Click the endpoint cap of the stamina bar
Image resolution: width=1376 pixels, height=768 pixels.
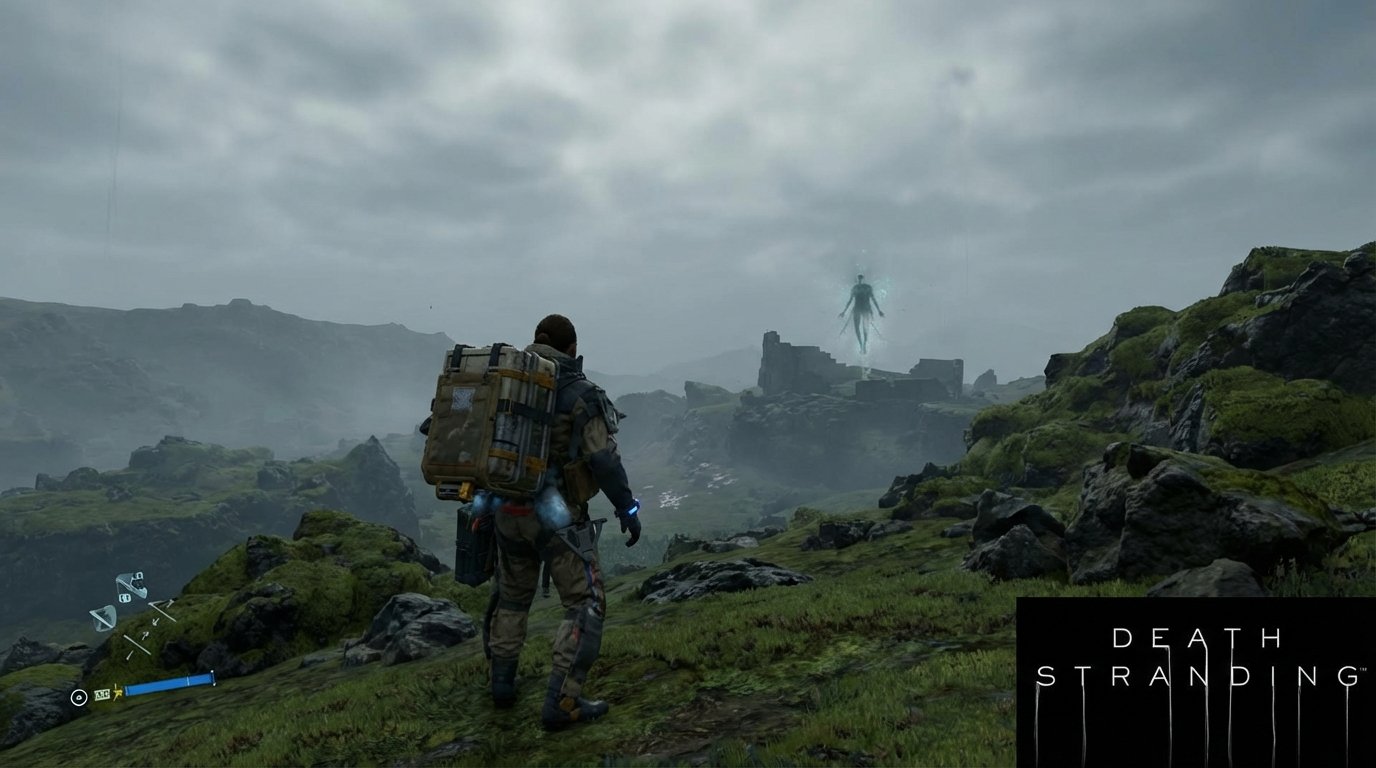(213, 679)
